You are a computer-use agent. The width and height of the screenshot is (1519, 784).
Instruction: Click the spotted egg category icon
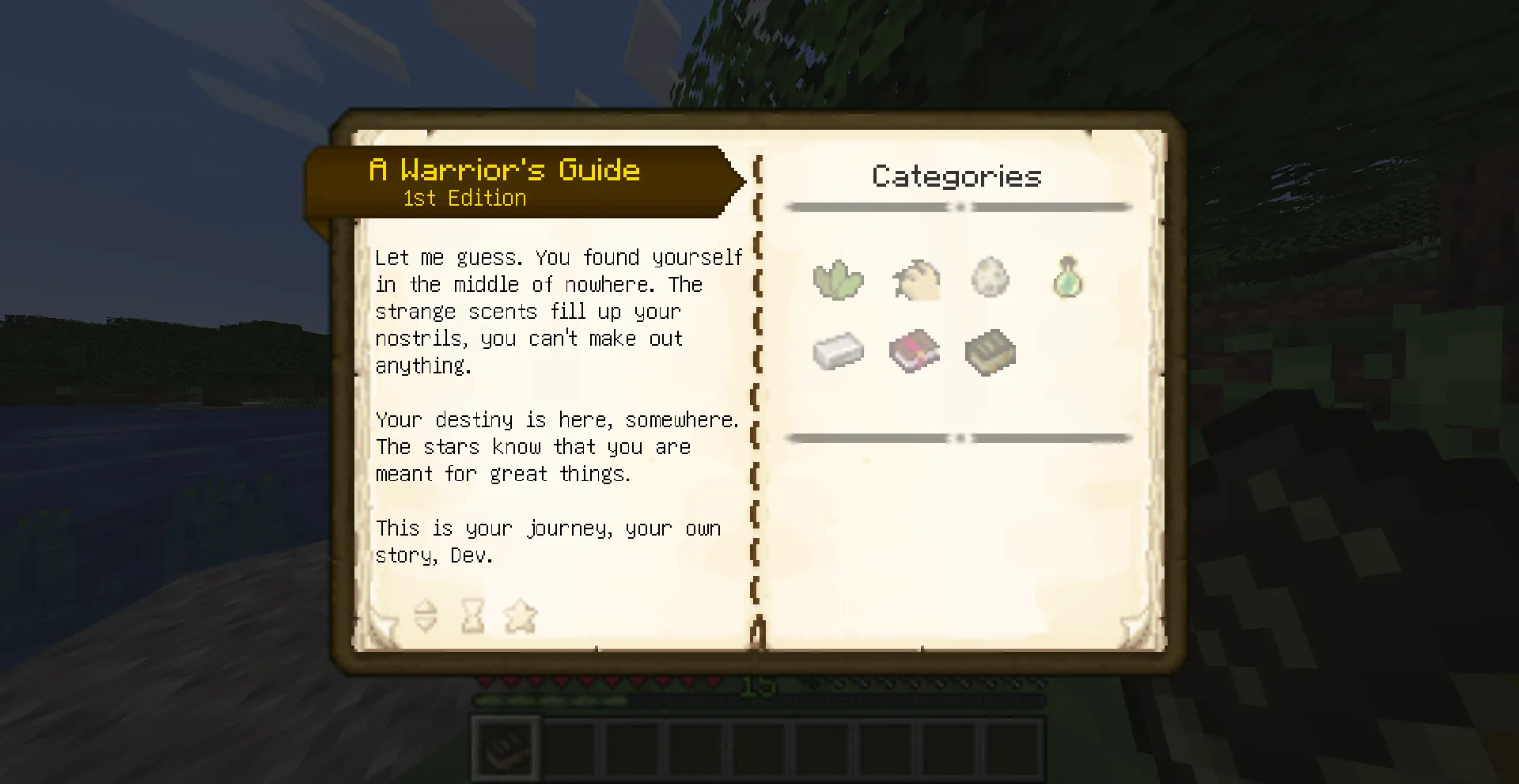pyautogui.click(x=991, y=277)
